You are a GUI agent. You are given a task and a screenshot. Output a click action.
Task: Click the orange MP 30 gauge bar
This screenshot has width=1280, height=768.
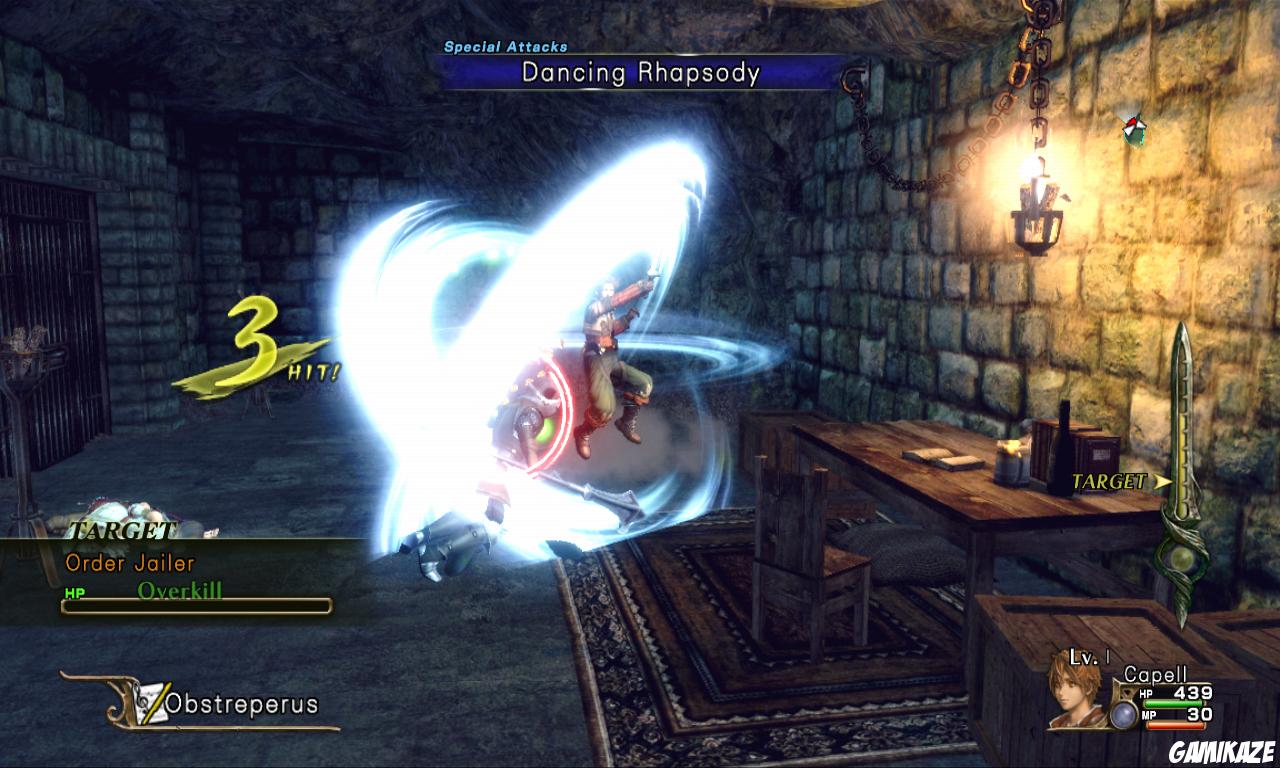click(1175, 725)
